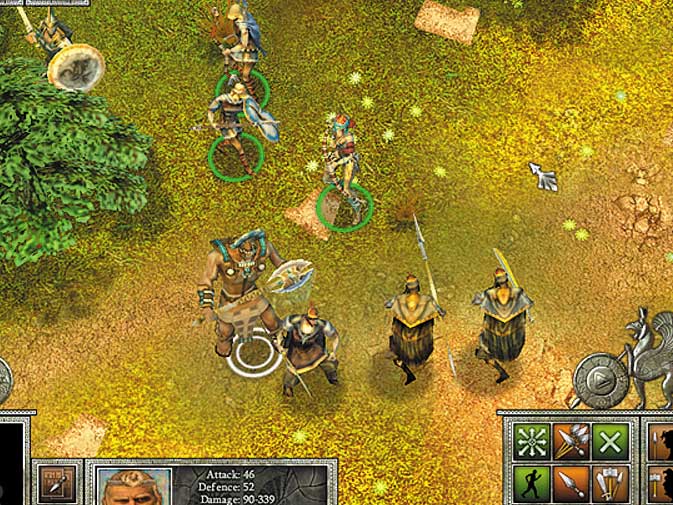
Task: Select the scatter arrows command icon
Action: pos(529,442)
